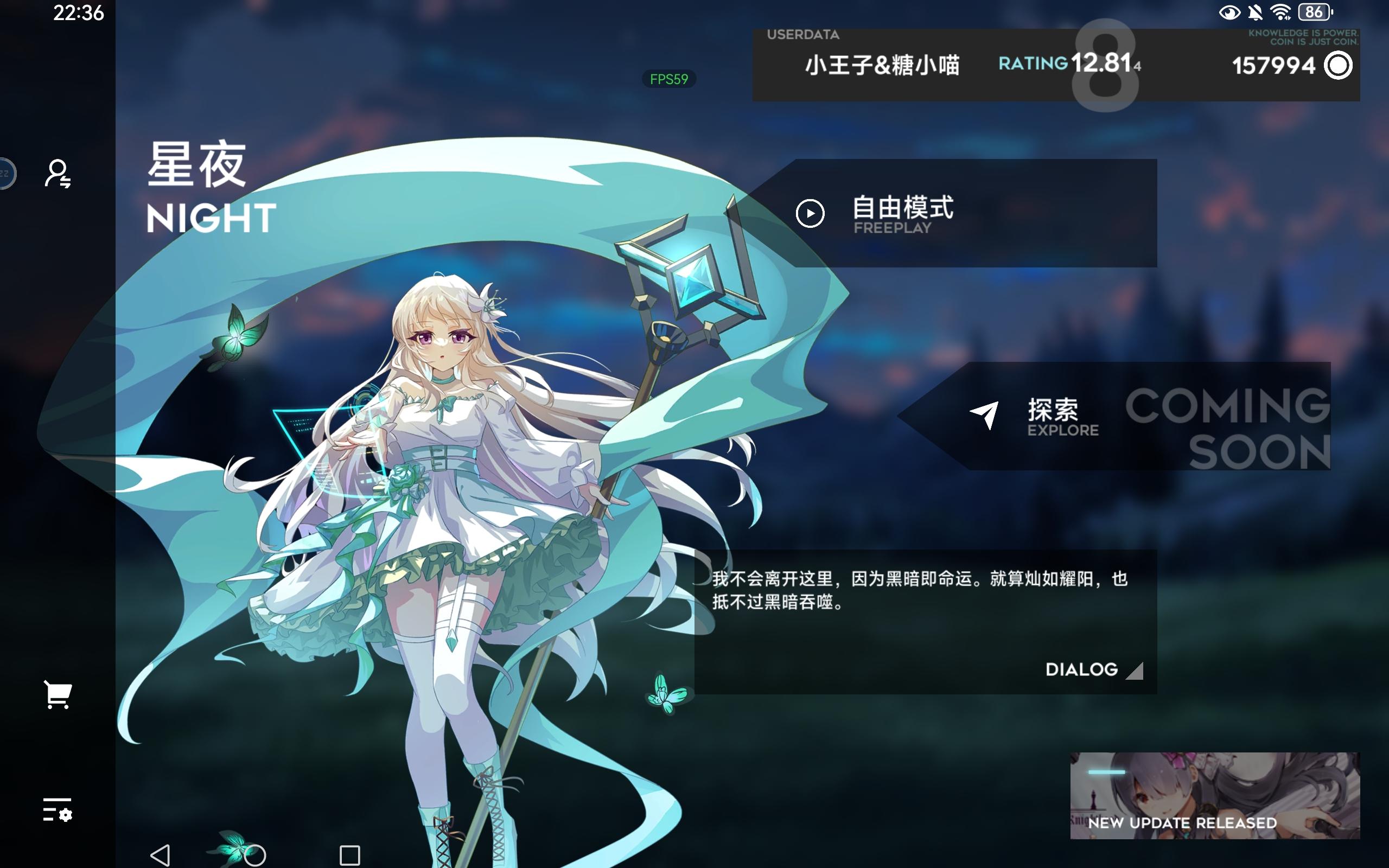Viewport: 1389px width, 868px height.
Task: Tap the battery indicator showing 86
Action: pyautogui.click(x=1314, y=11)
